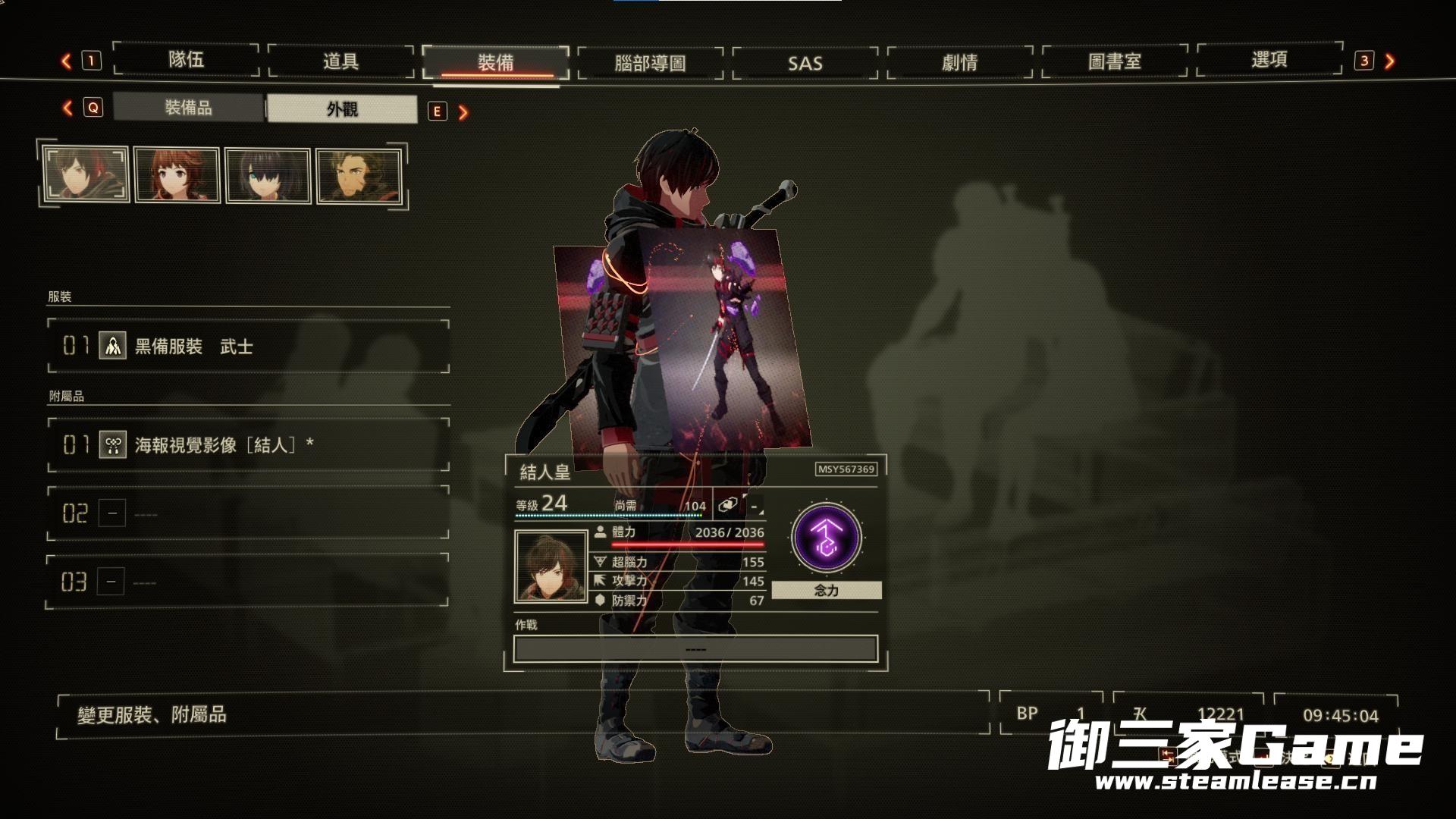1456x819 pixels.
Task: Select the bearded man portrait
Action: [x=359, y=176]
